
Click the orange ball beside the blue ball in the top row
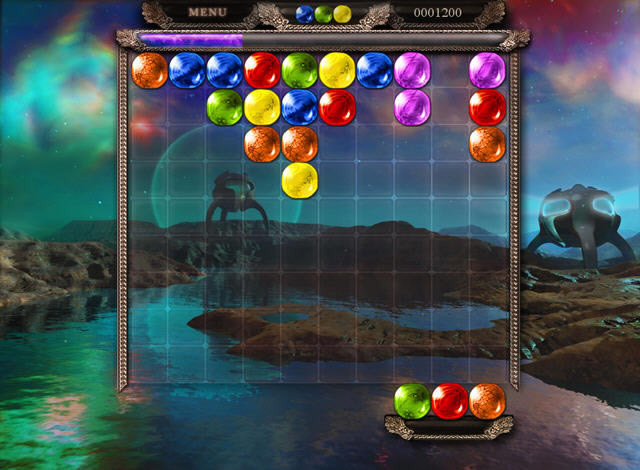click(150, 71)
